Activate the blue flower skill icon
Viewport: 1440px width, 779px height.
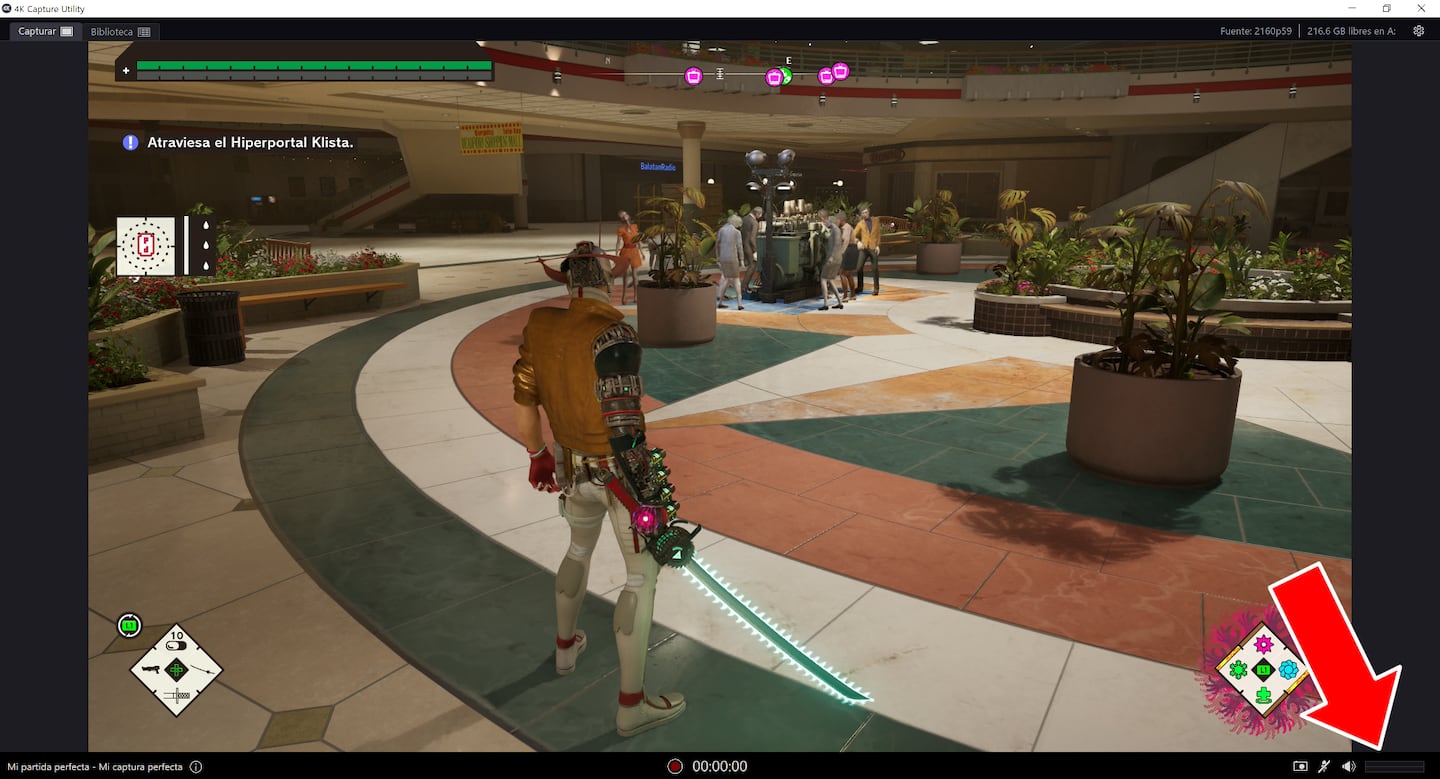1288,670
